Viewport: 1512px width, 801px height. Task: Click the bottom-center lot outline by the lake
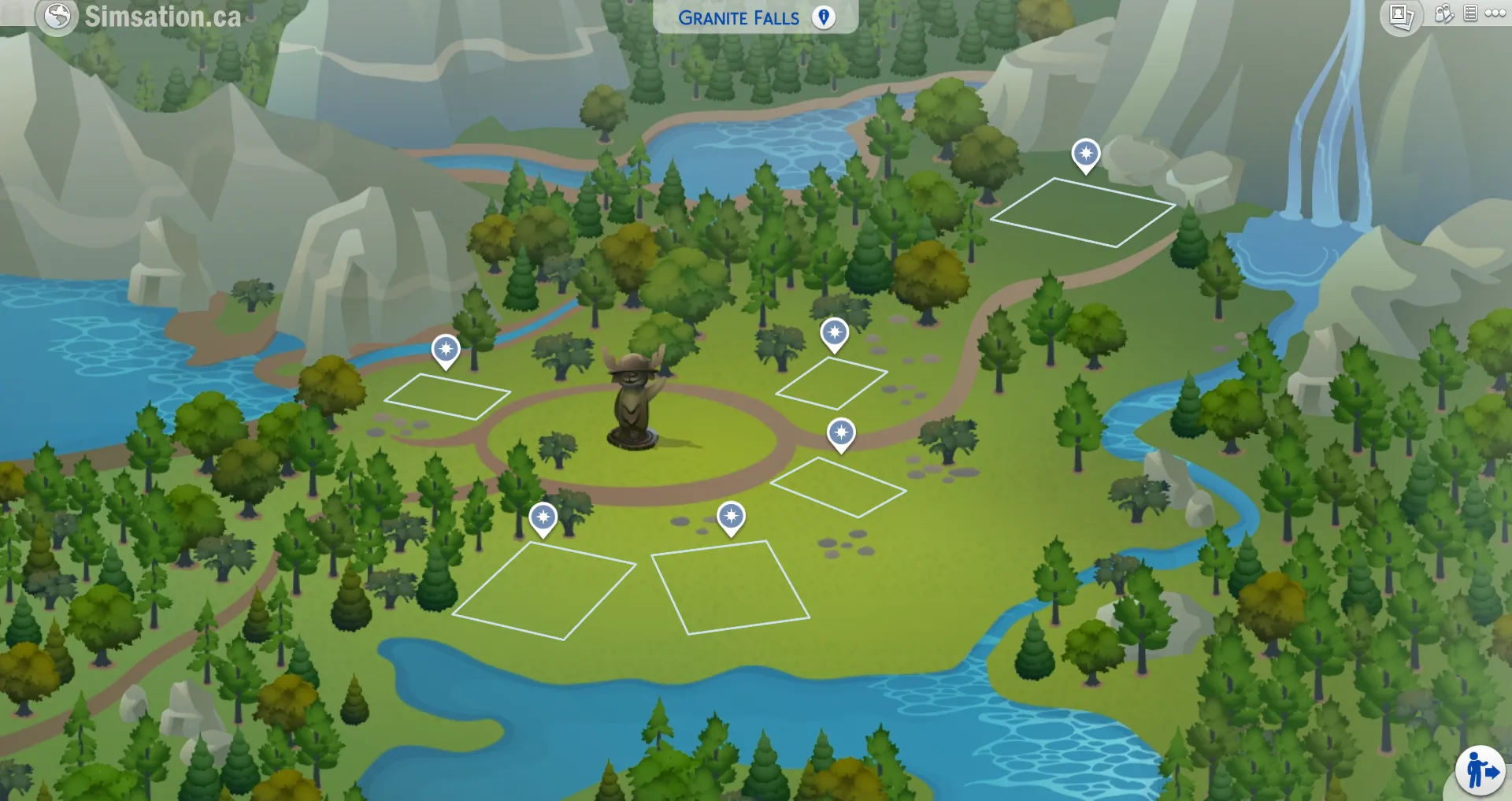(x=728, y=587)
